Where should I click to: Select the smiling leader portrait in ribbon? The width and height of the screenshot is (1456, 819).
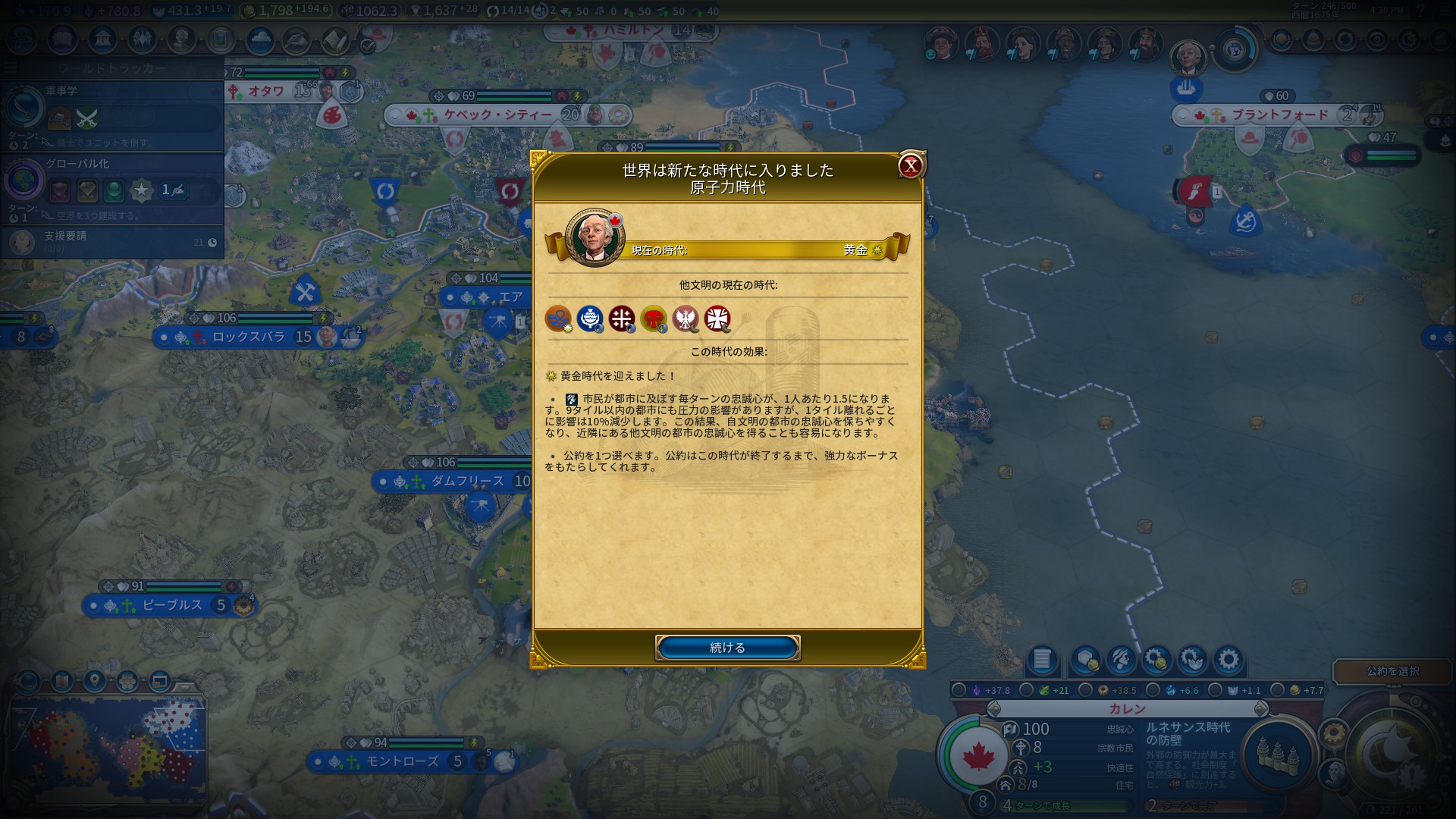pyautogui.click(x=940, y=44)
